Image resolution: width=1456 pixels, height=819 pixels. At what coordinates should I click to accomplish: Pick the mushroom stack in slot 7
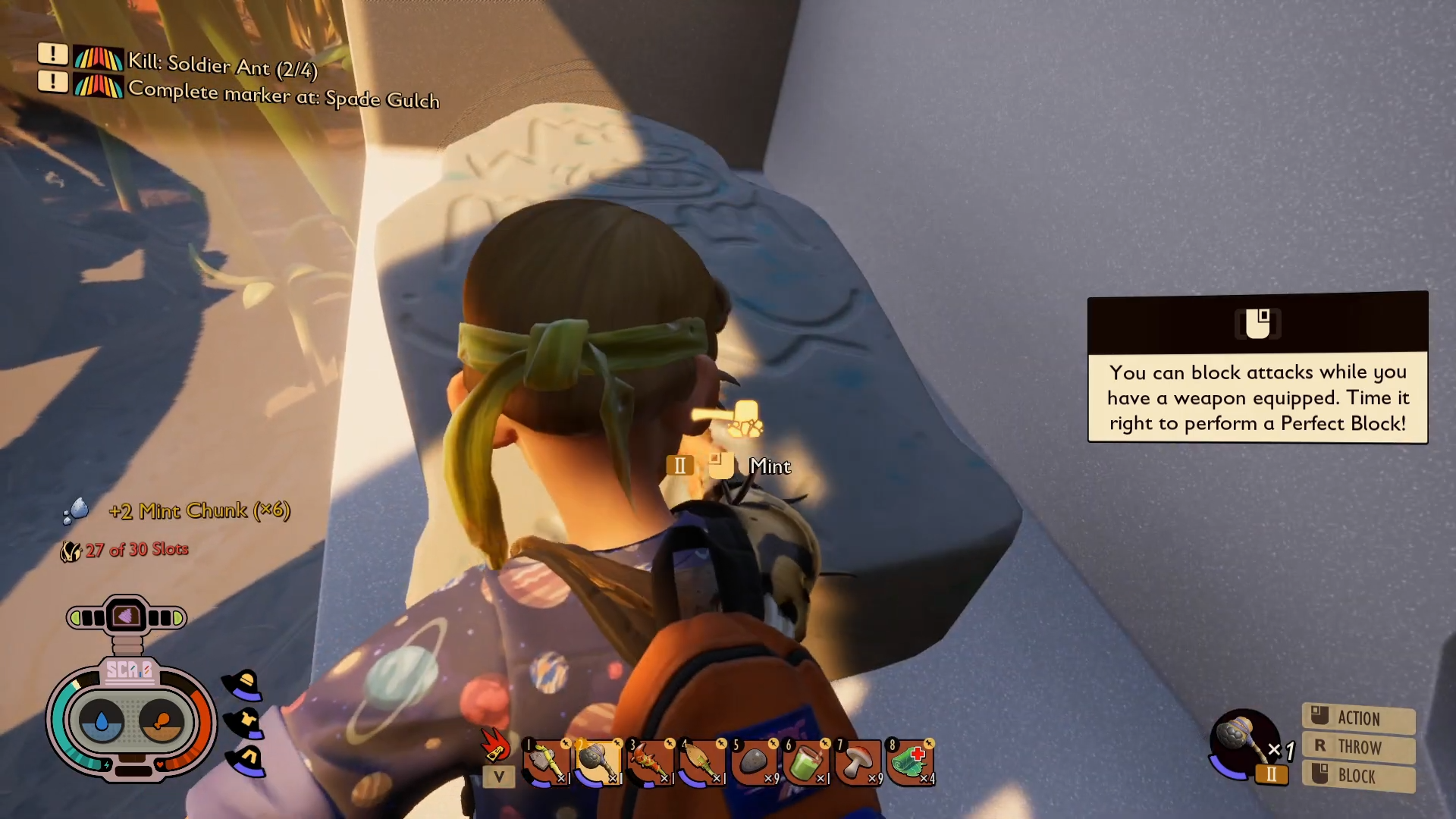click(x=858, y=762)
